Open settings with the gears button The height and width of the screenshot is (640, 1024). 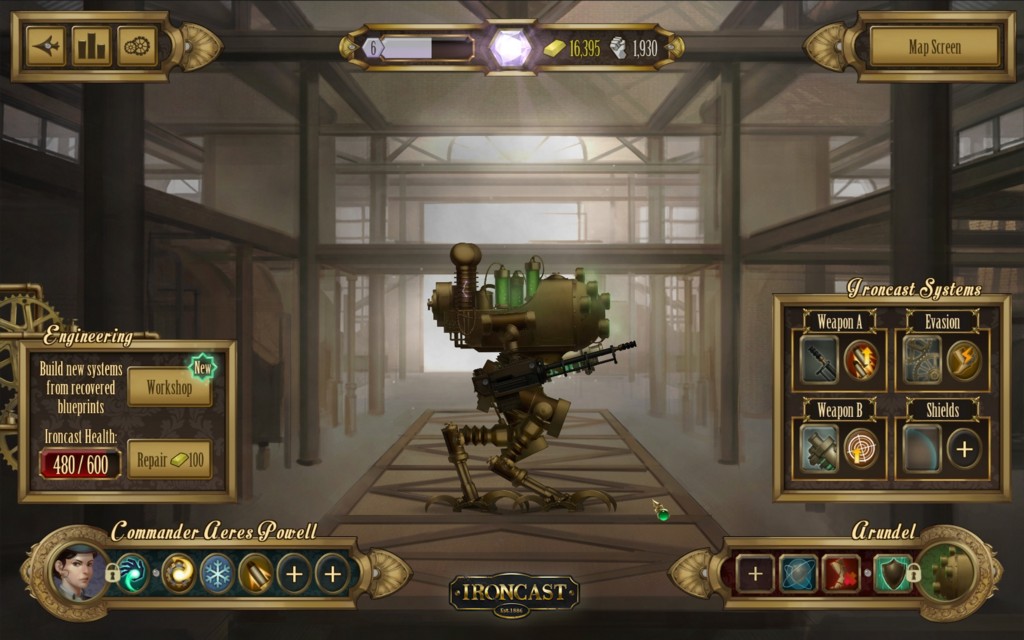pos(137,46)
